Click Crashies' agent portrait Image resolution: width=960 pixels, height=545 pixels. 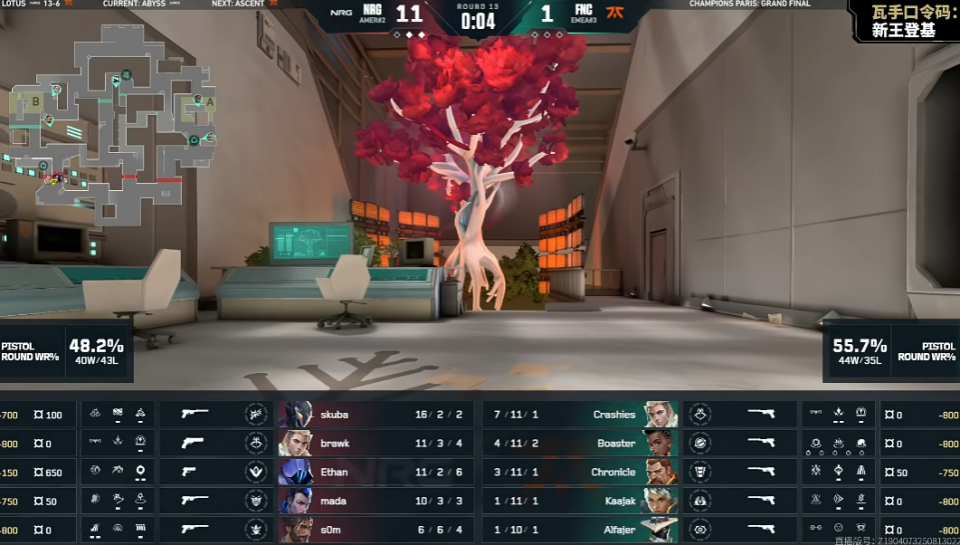[661, 414]
